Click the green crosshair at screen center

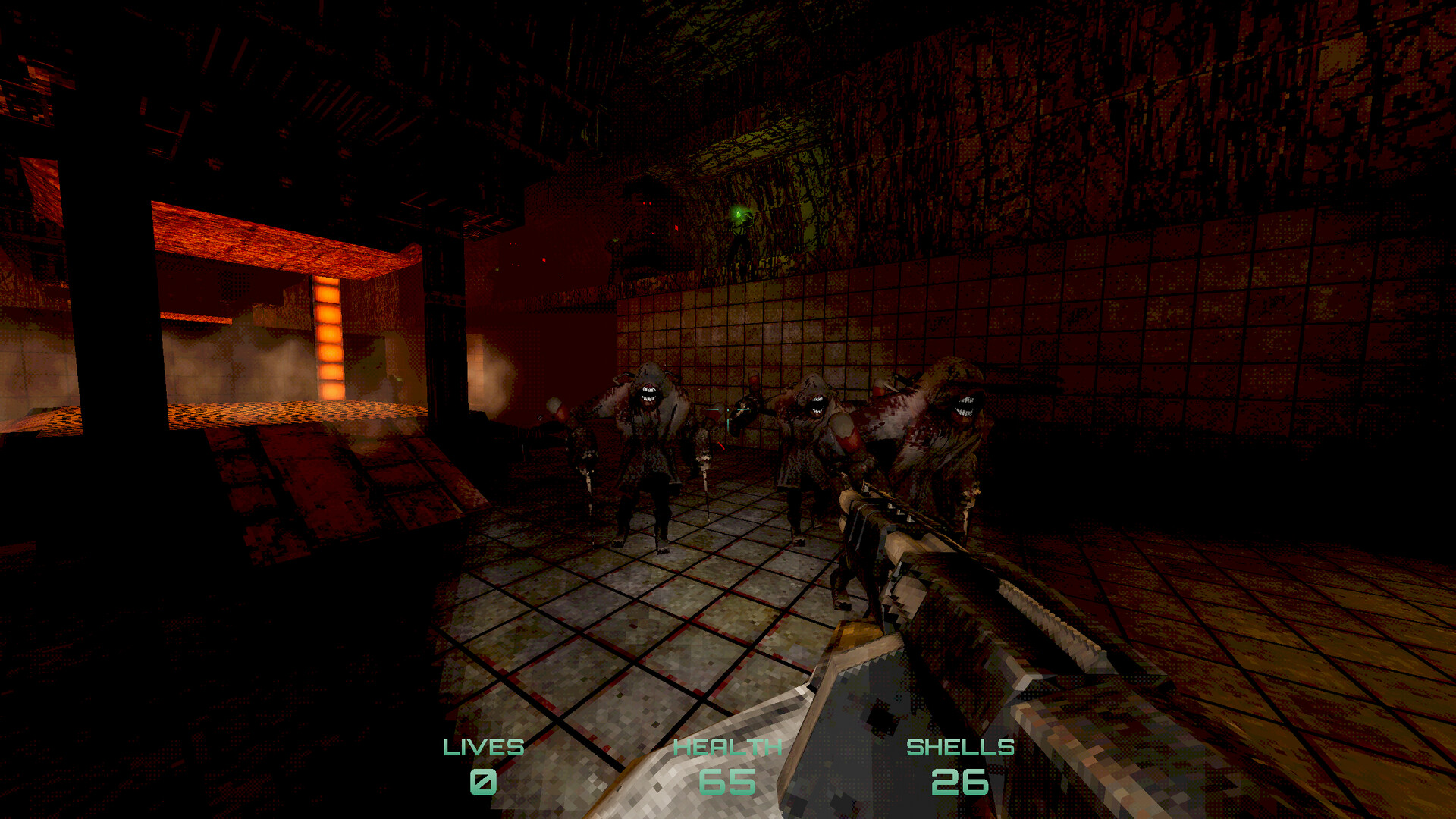tap(728, 409)
